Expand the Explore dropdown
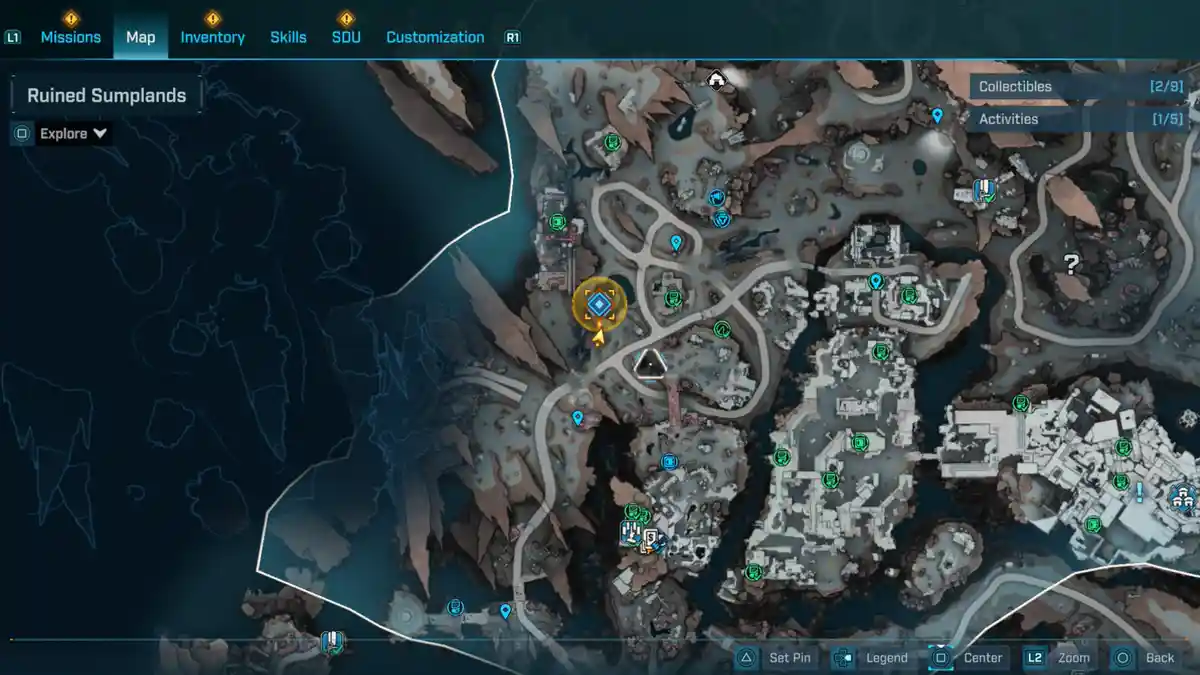 (x=73, y=133)
